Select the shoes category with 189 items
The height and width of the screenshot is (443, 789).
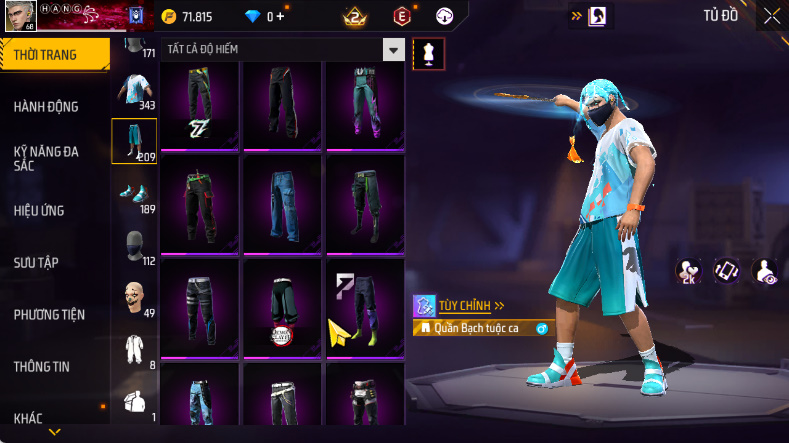[133, 194]
